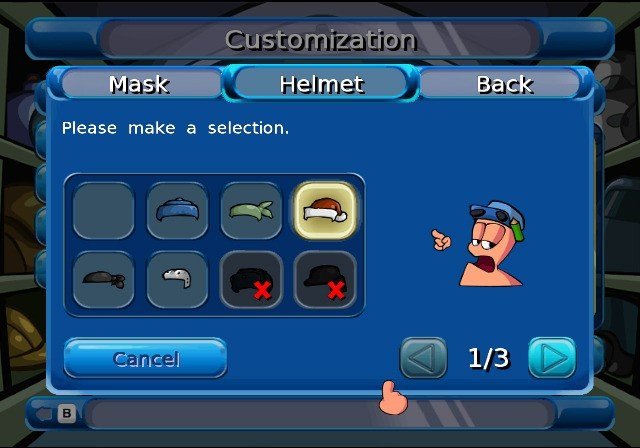Choose the blue beanie helmet
The image size is (640, 448).
coord(177,210)
